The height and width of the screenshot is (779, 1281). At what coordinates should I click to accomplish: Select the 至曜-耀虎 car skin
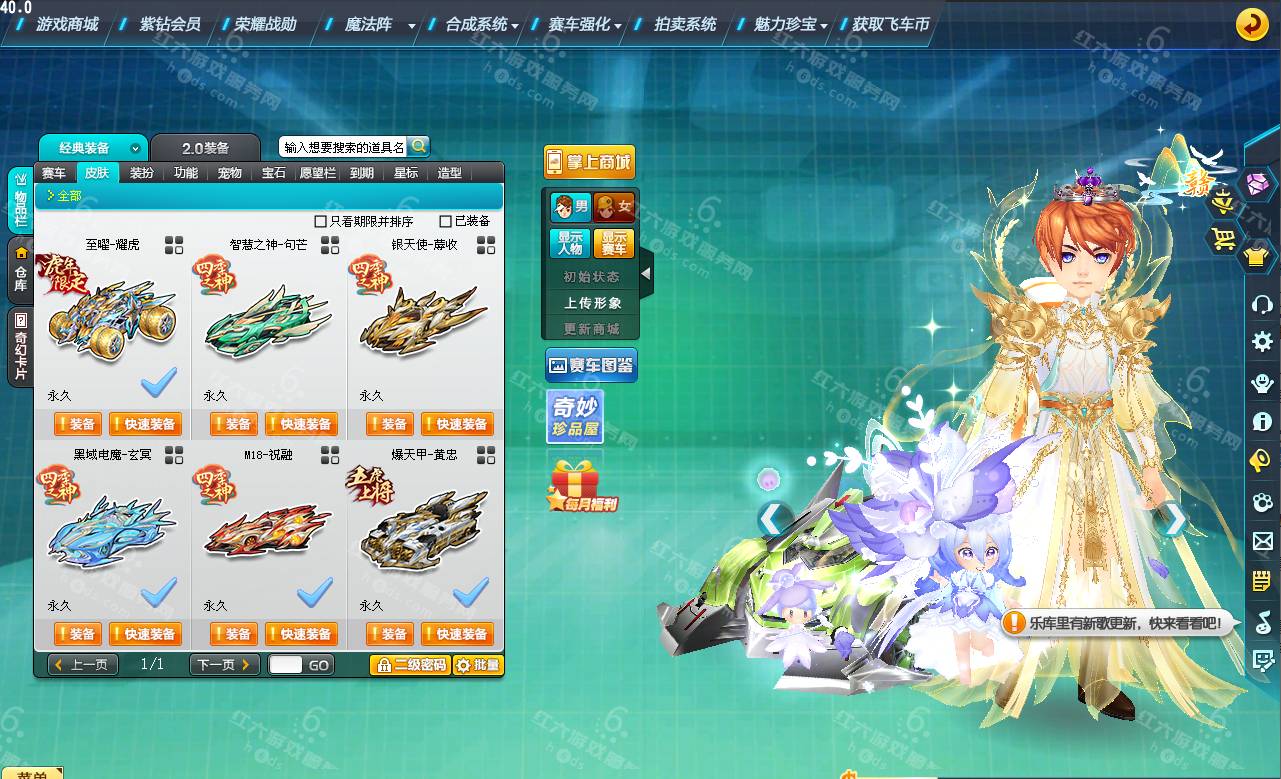point(108,316)
